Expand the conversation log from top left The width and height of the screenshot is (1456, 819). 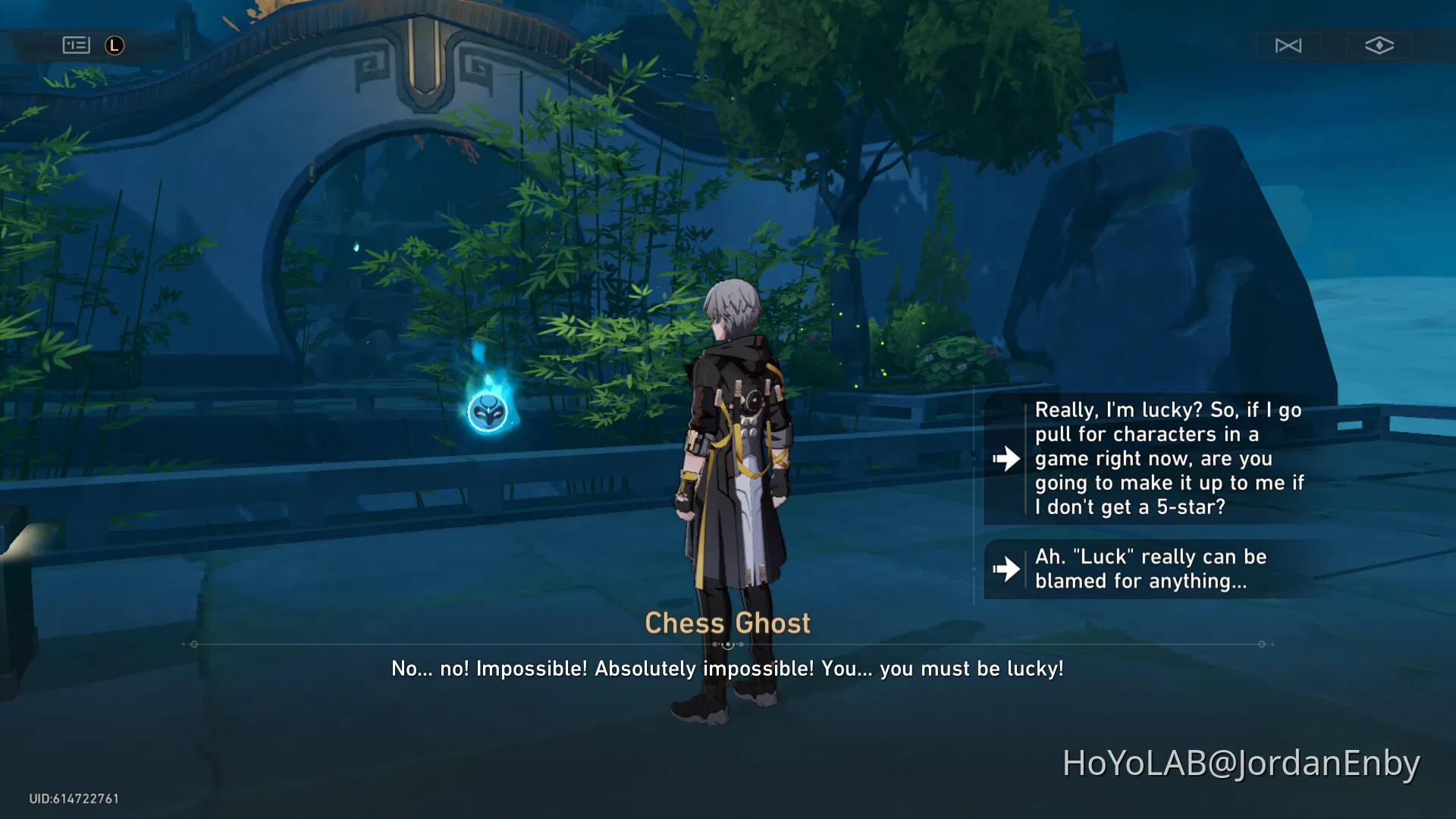[x=76, y=45]
